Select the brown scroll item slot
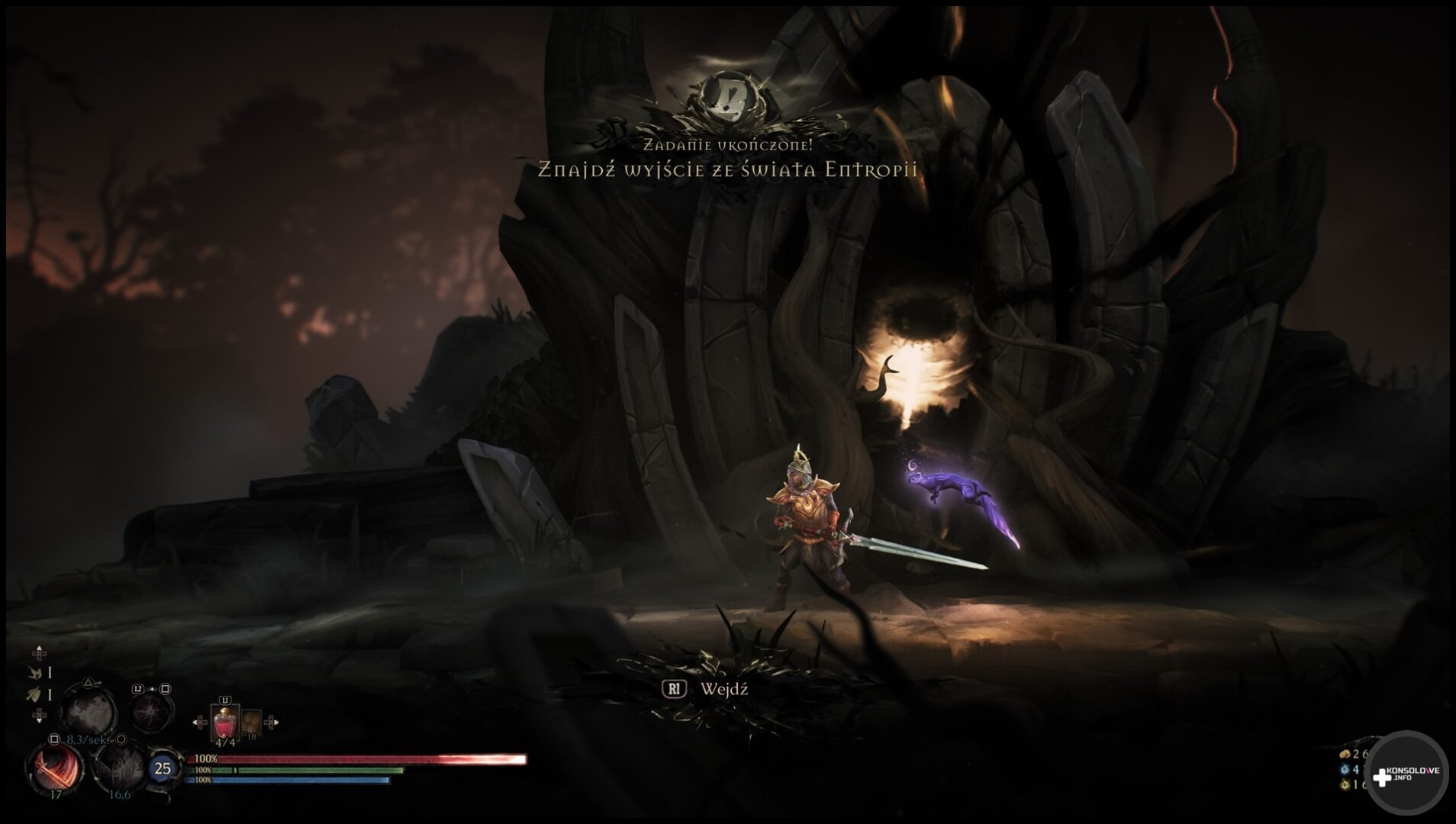The width and height of the screenshot is (1456, 824). point(251,723)
